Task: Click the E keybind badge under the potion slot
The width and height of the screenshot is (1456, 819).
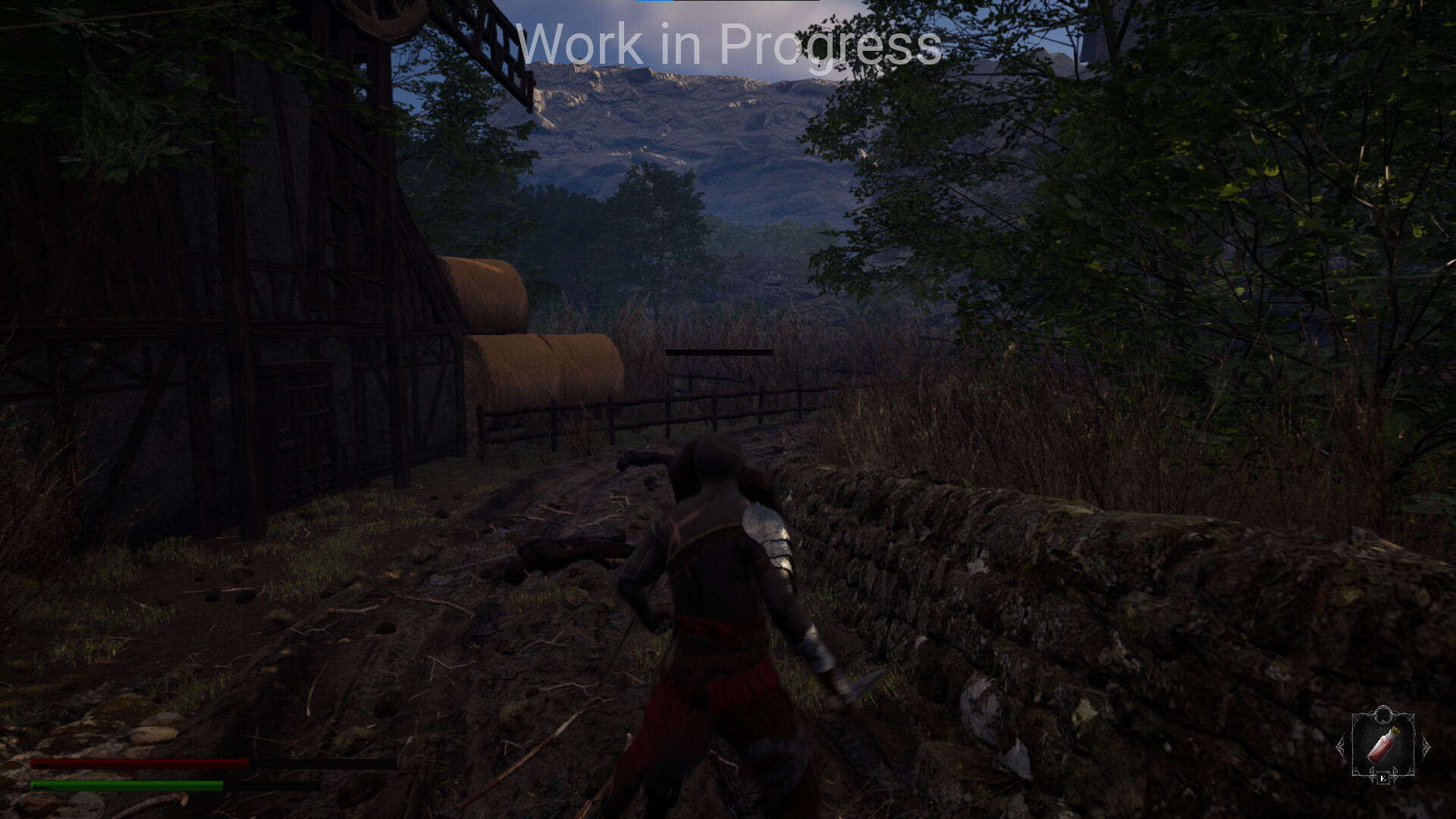Action: tap(1384, 778)
